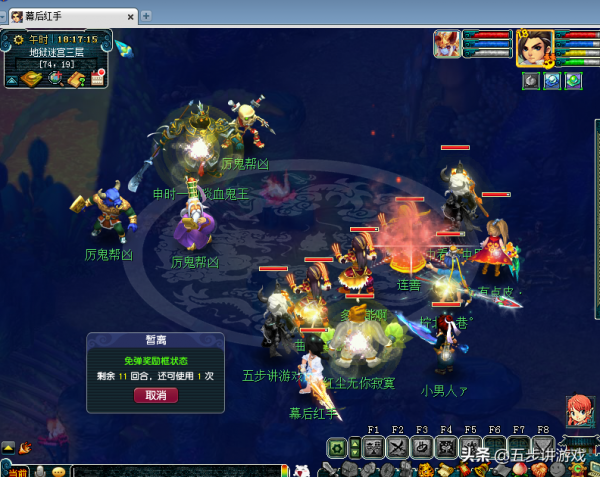The image size is (600, 477).
Task: Click the gold compass plate icon
Action: (32, 79)
